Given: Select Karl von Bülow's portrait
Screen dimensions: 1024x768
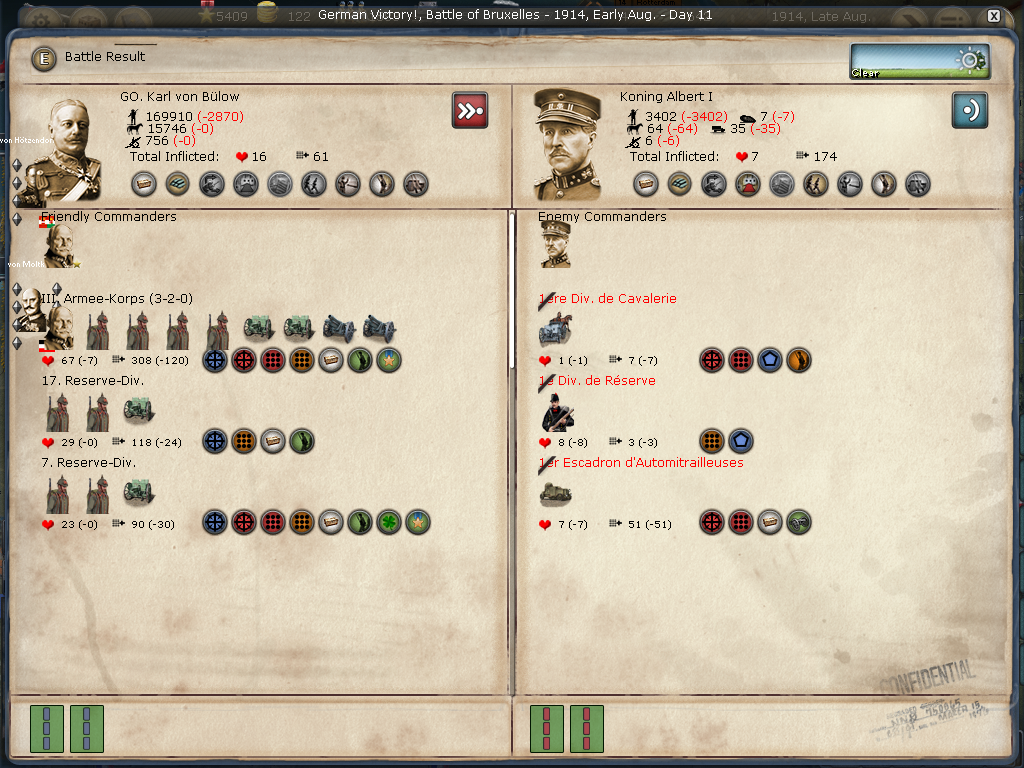Looking at the screenshot, I should point(62,148).
